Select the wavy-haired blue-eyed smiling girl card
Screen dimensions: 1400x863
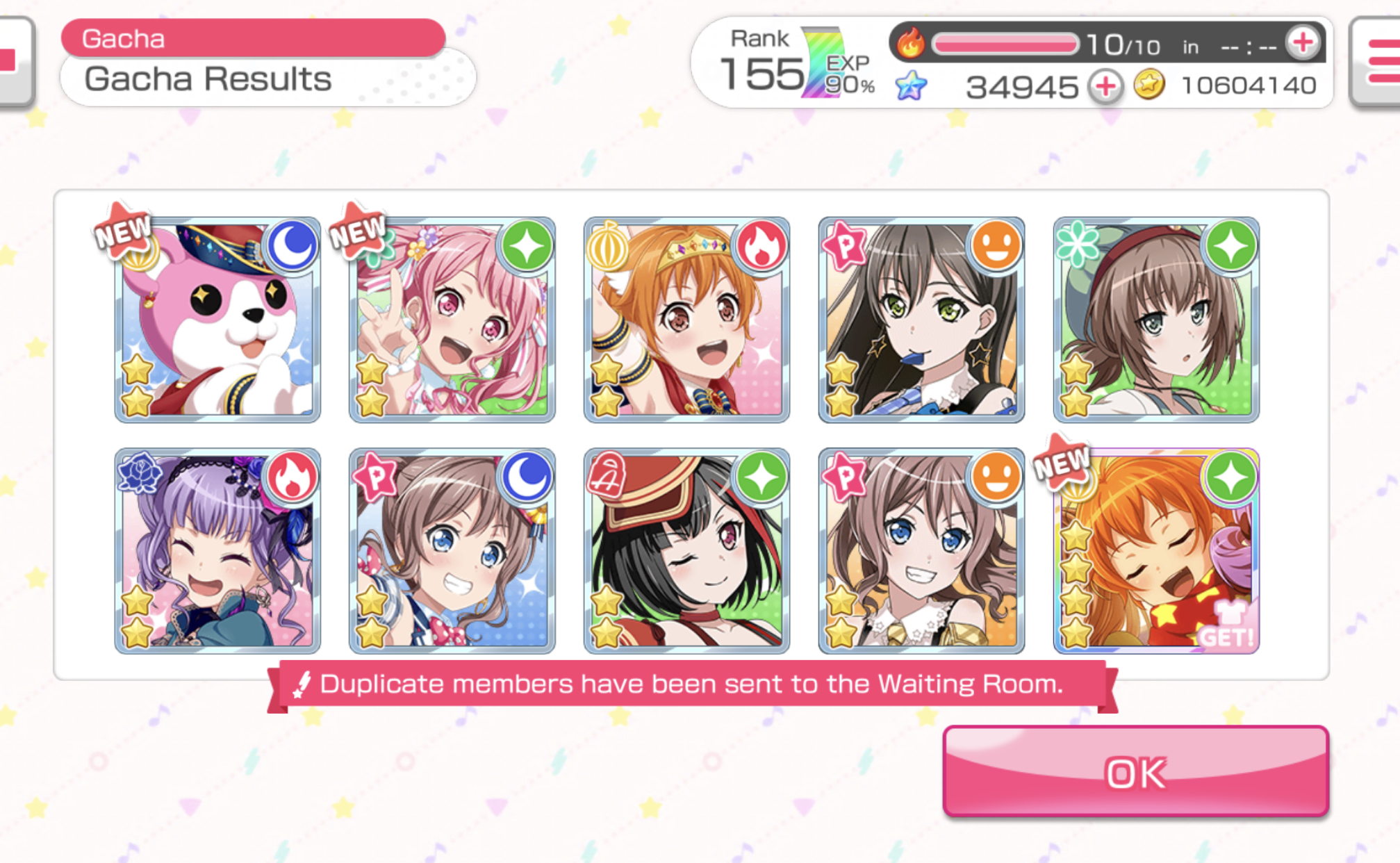point(921,551)
